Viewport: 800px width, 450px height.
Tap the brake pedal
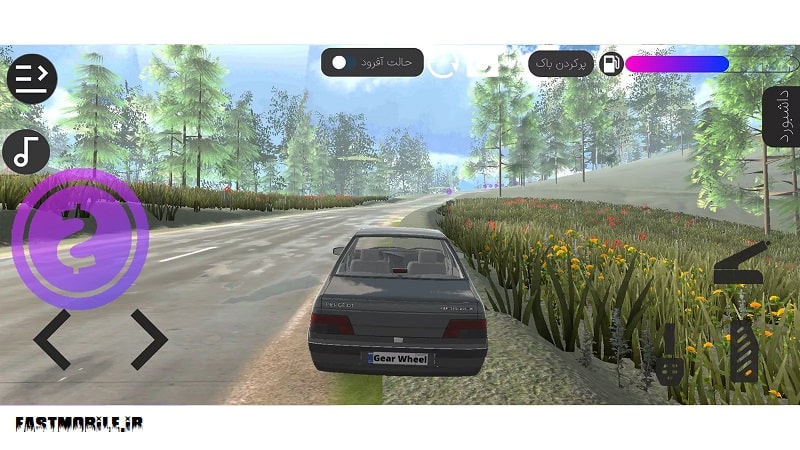tap(670, 357)
